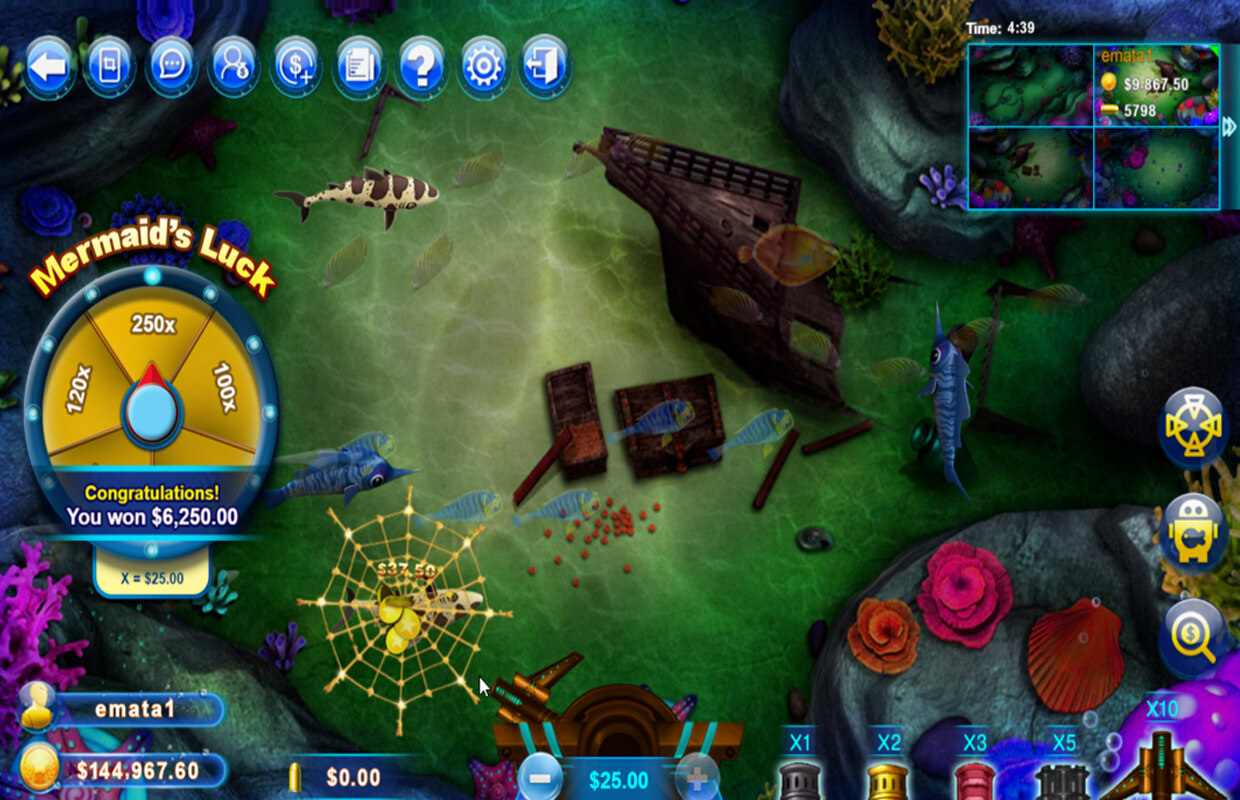Click the back arrow button
The width and height of the screenshot is (1240, 800).
tap(49, 66)
